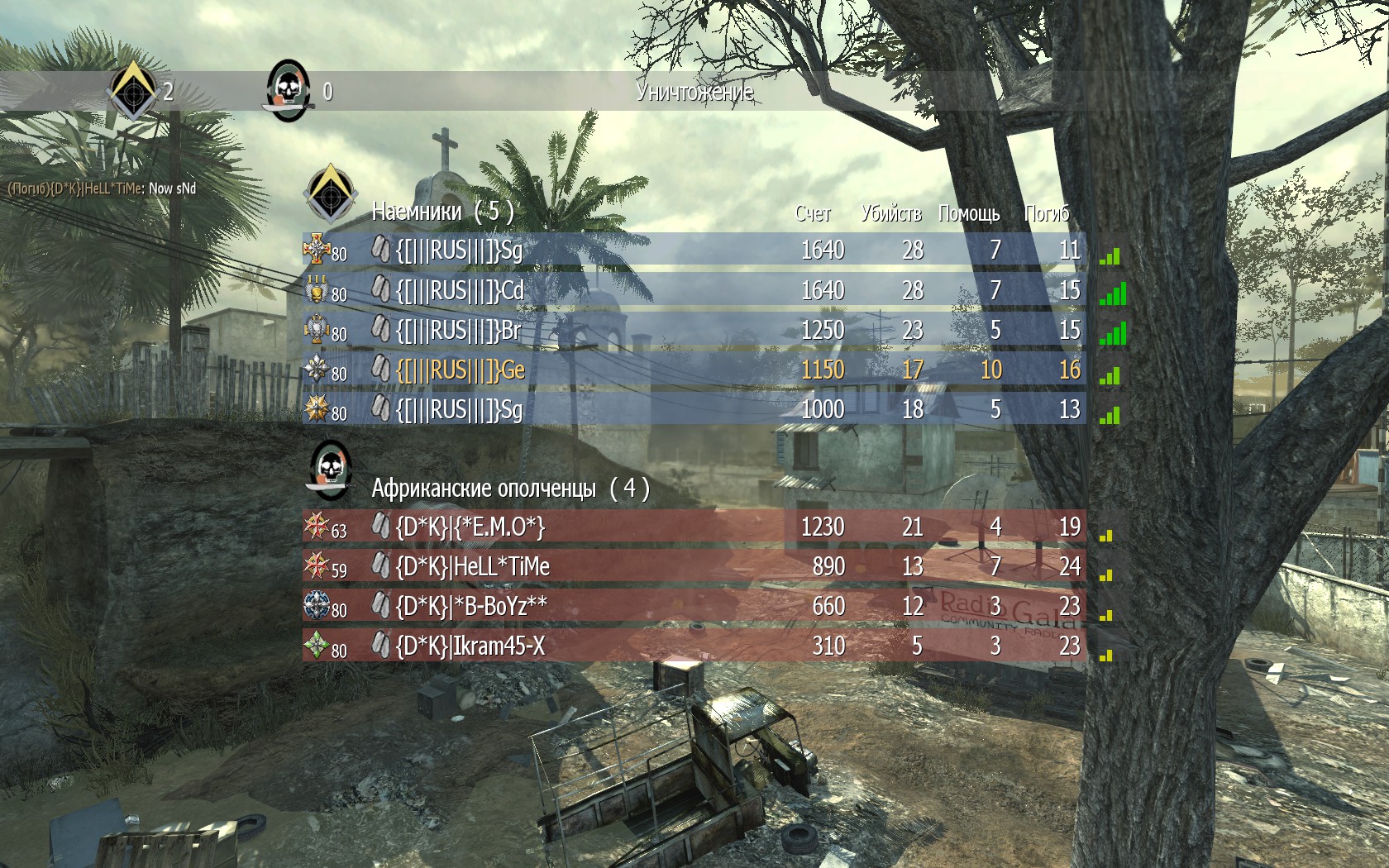Click the Наемники team header emblem
The height and width of the screenshot is (868, 1389).
[330, 193]
